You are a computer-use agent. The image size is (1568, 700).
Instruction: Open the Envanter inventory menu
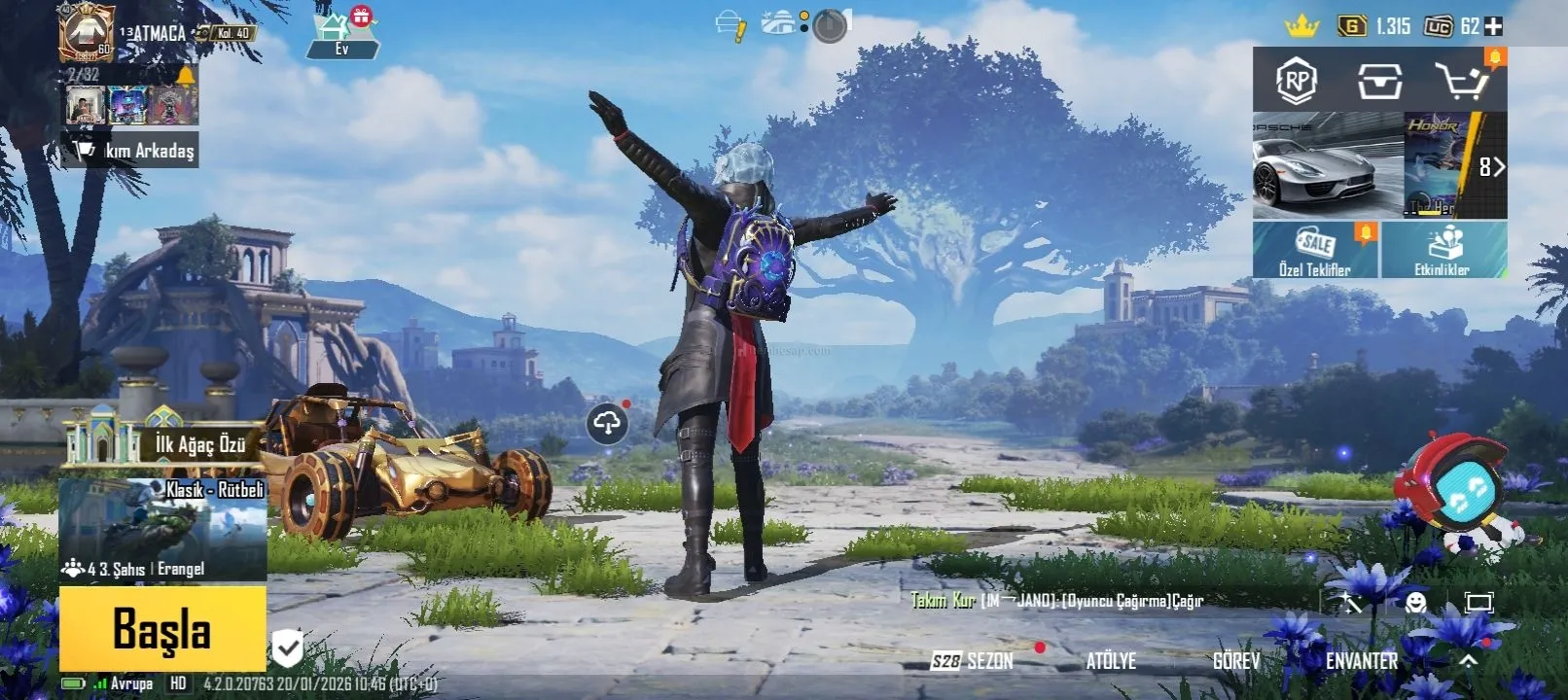coord(1361,661)
